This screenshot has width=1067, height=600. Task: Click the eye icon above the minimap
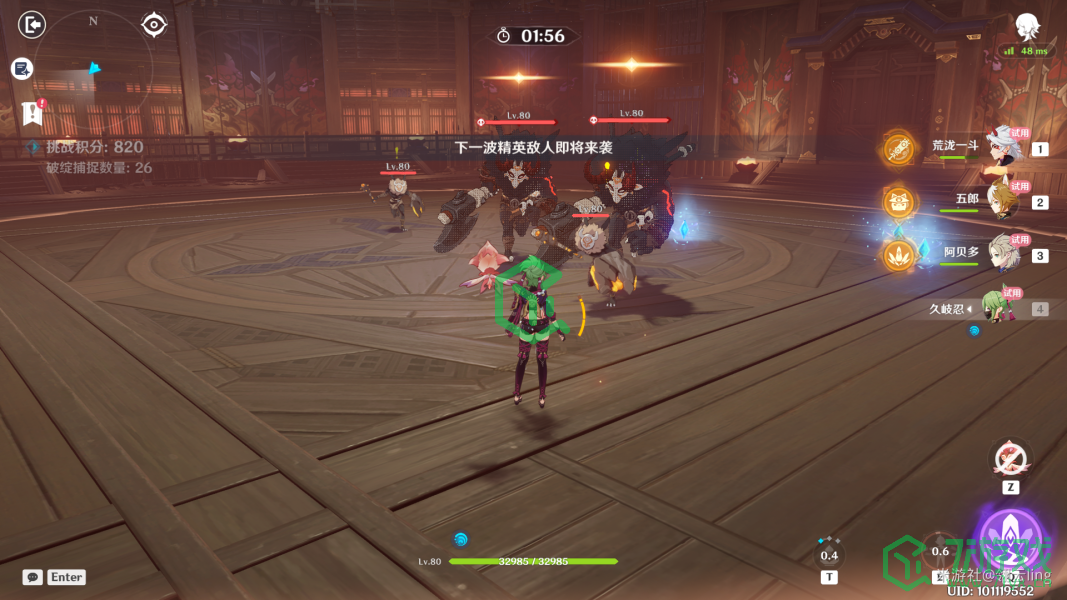[x=154, y=24]
